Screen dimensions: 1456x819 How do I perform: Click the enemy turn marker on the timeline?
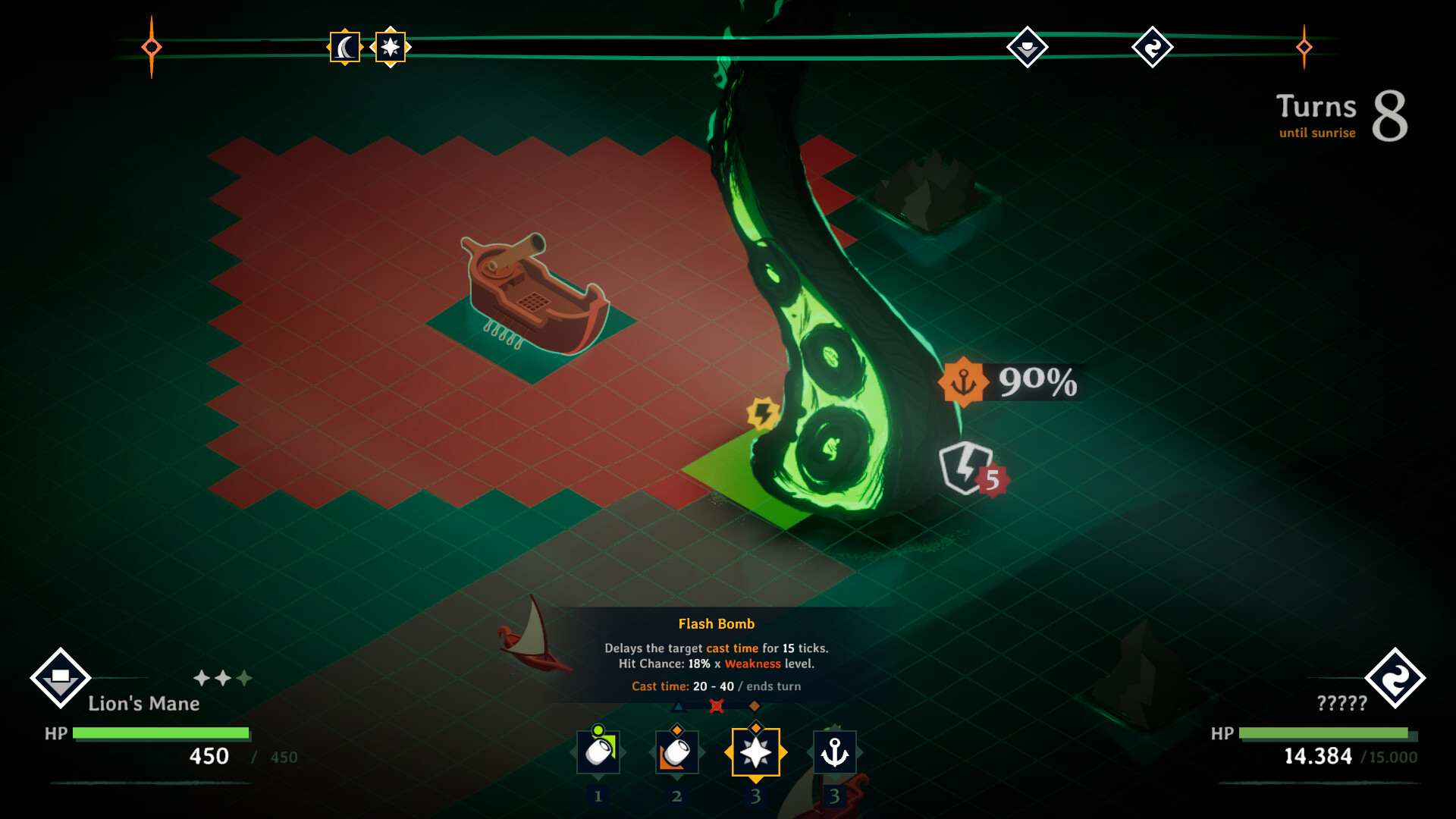tap(1028, 47)
